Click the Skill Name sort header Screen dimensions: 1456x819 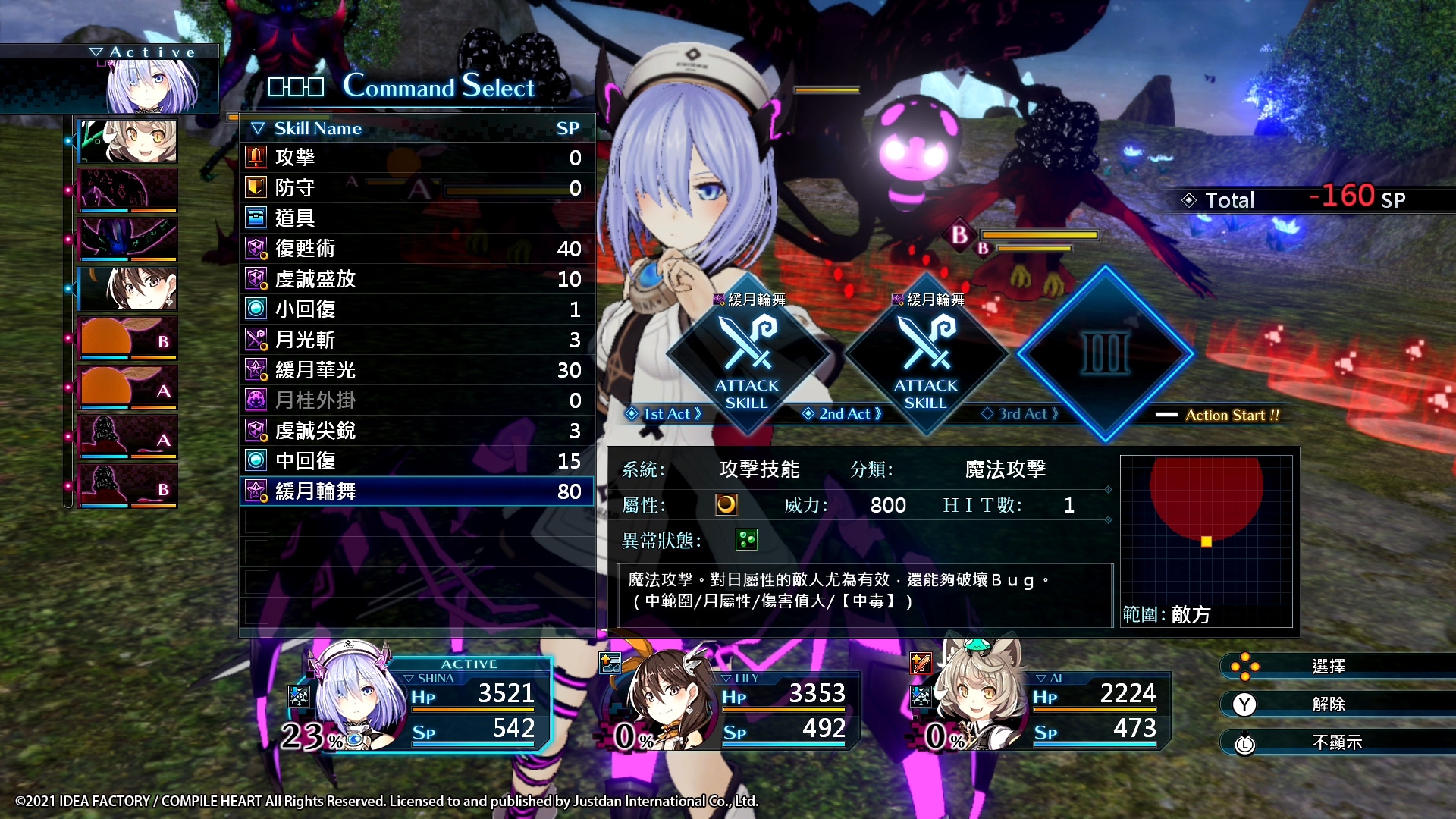[x=317, y=128]
